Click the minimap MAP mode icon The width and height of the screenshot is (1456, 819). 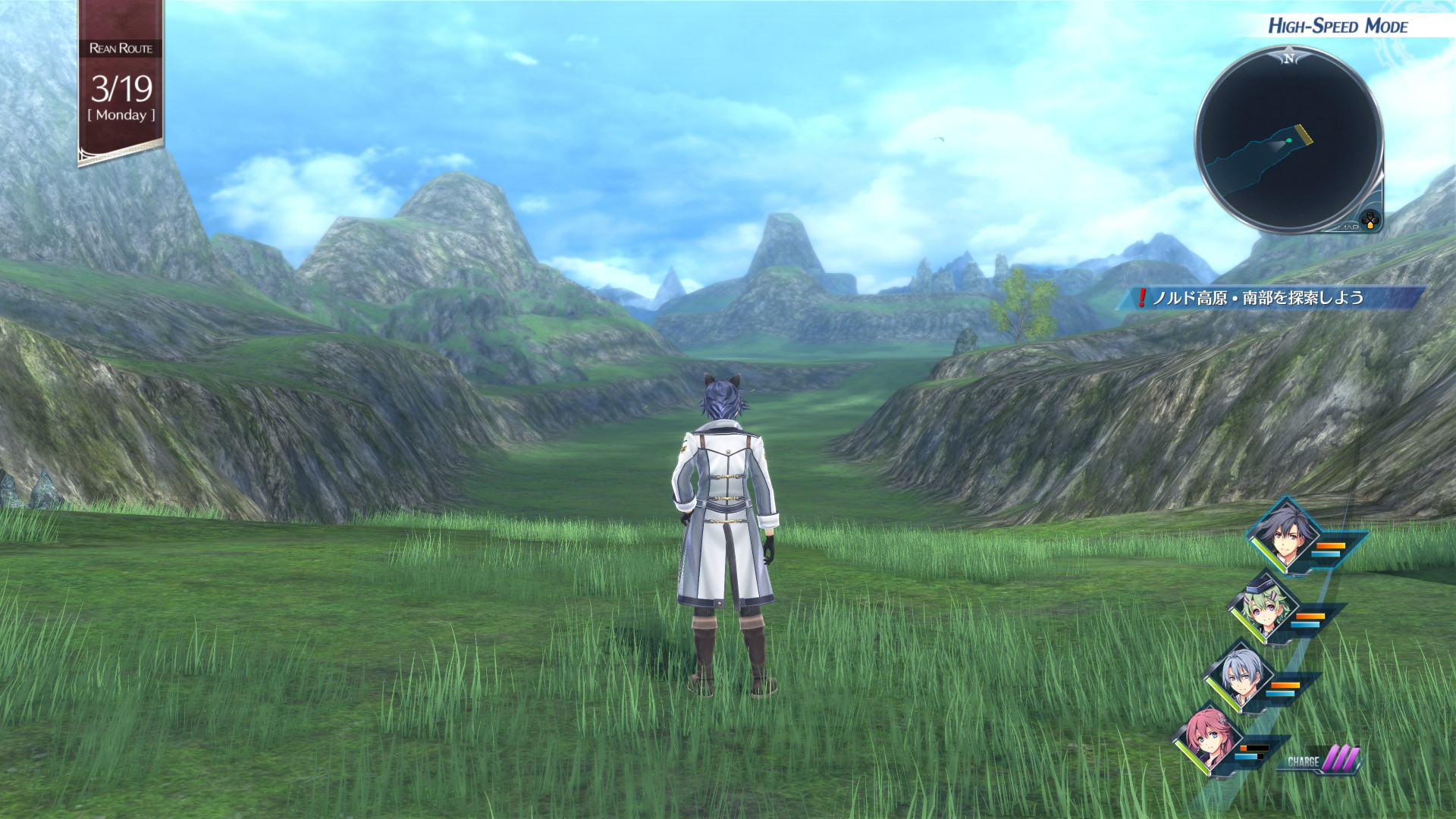point(1370,221)
